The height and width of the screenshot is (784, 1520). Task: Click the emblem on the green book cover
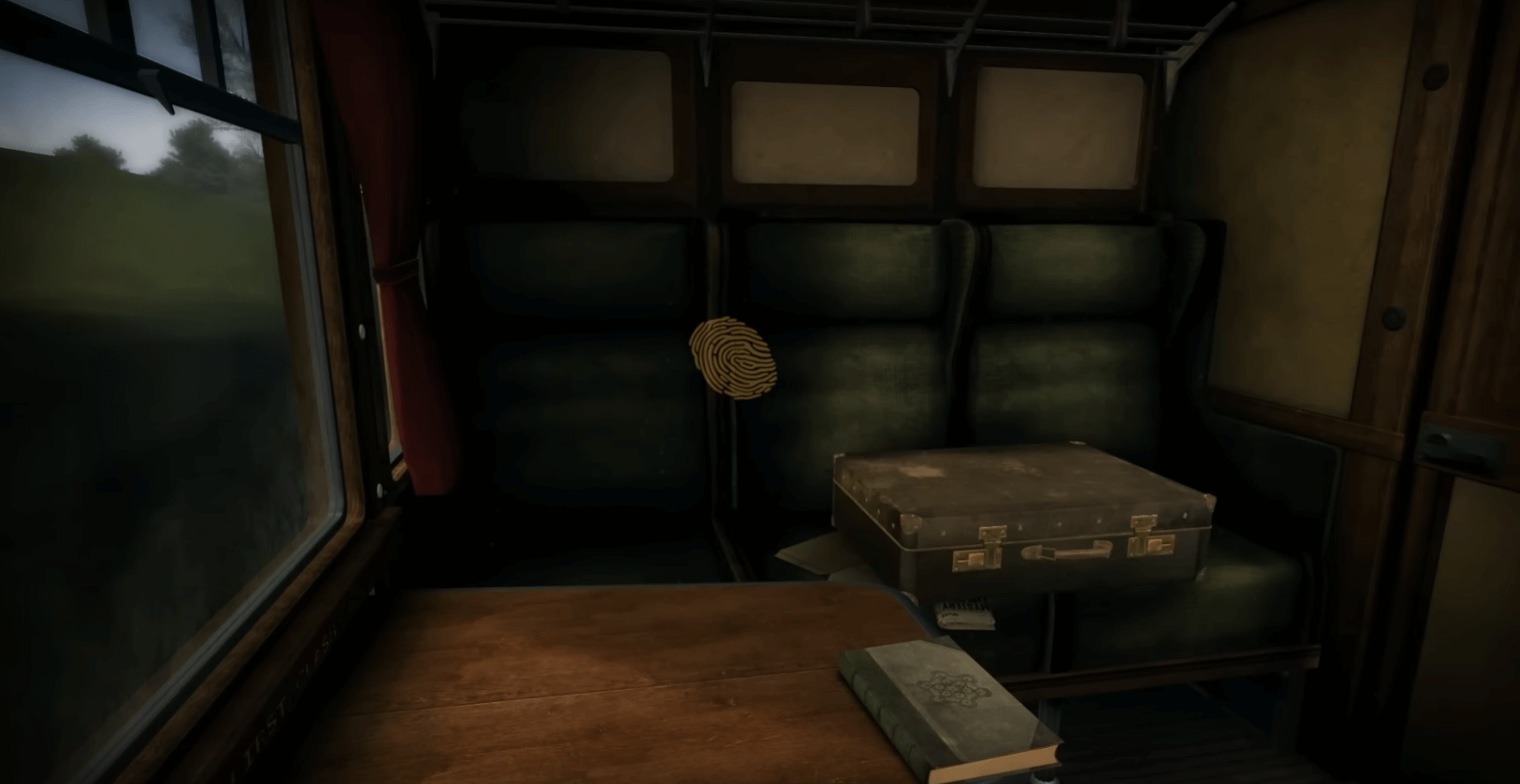coord(951,690)
